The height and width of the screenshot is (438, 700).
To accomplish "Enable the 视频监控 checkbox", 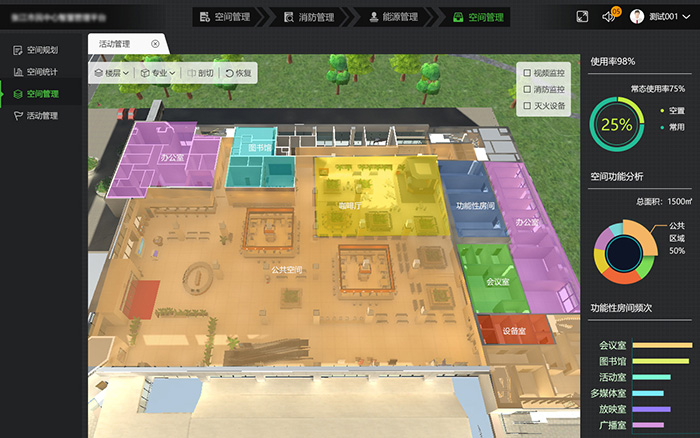I will tap(527, 73).
